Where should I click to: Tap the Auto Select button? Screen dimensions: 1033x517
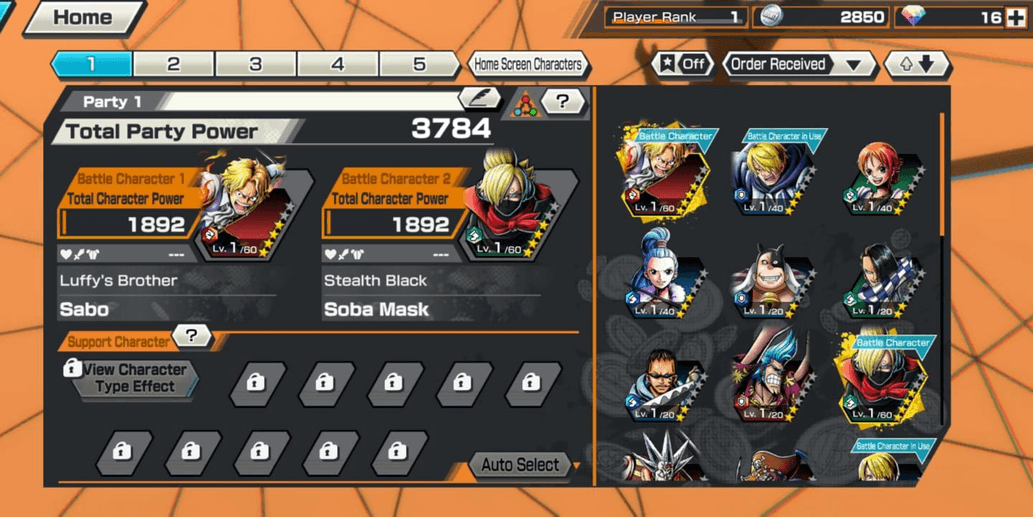(520, 465)
